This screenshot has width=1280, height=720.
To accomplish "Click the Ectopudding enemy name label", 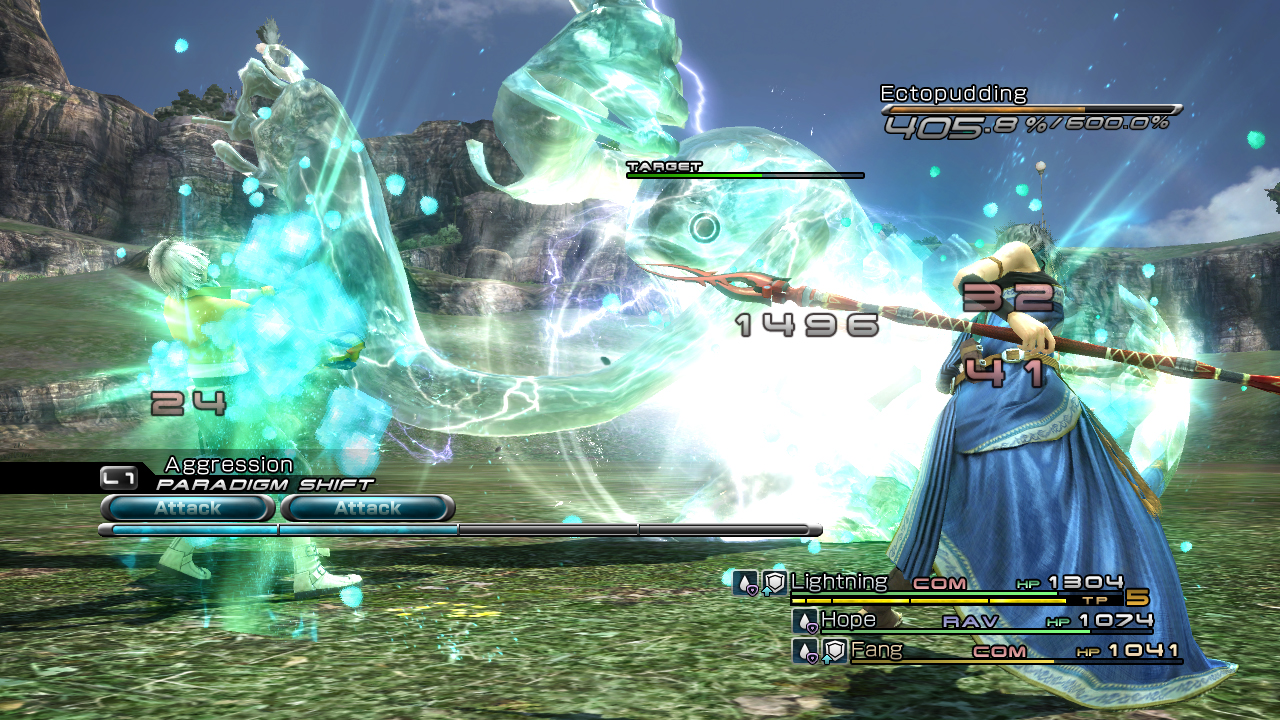I will point(951,92).
